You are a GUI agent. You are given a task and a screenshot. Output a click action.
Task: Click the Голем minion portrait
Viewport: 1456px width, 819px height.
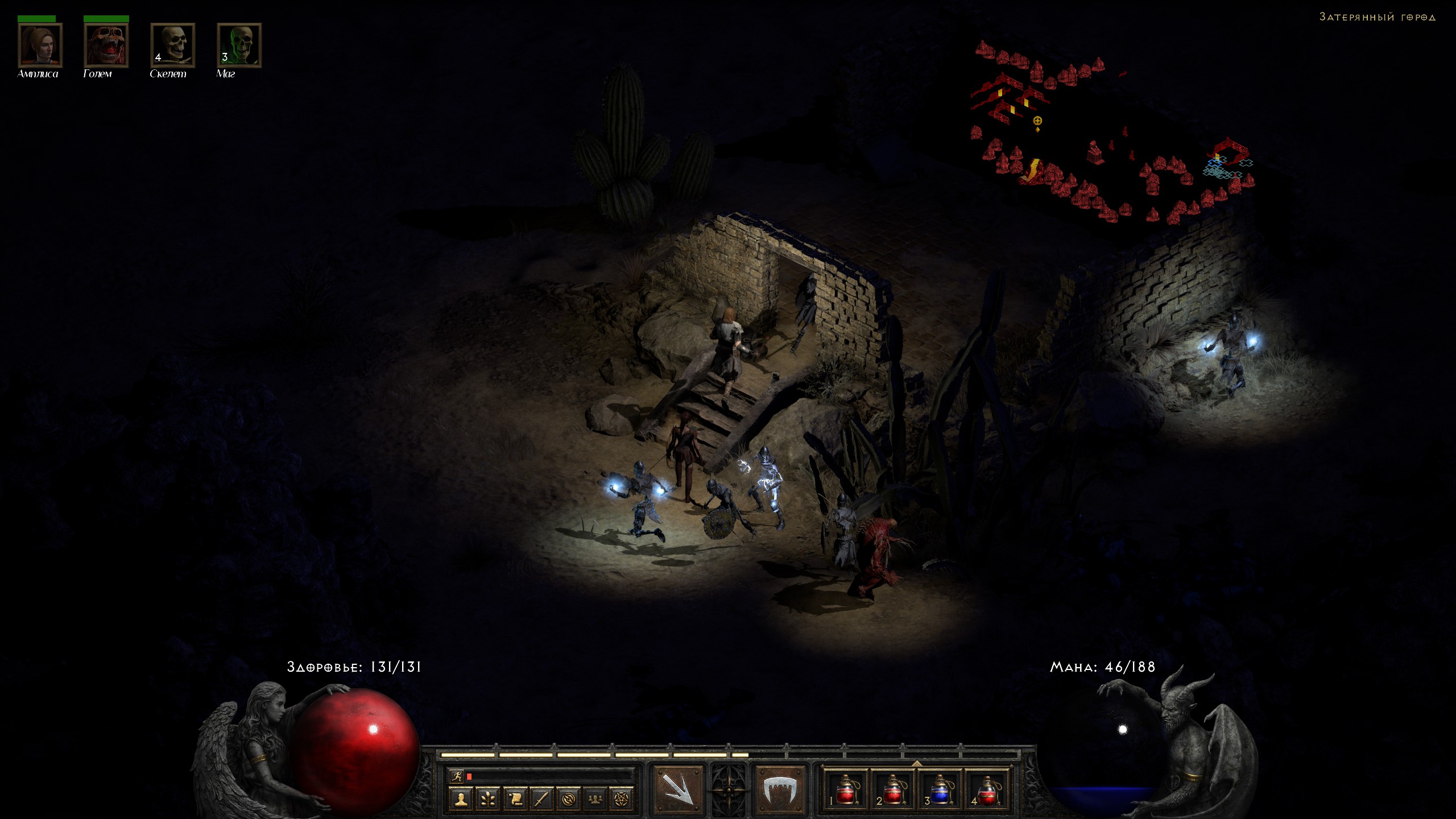pos(106,45)
